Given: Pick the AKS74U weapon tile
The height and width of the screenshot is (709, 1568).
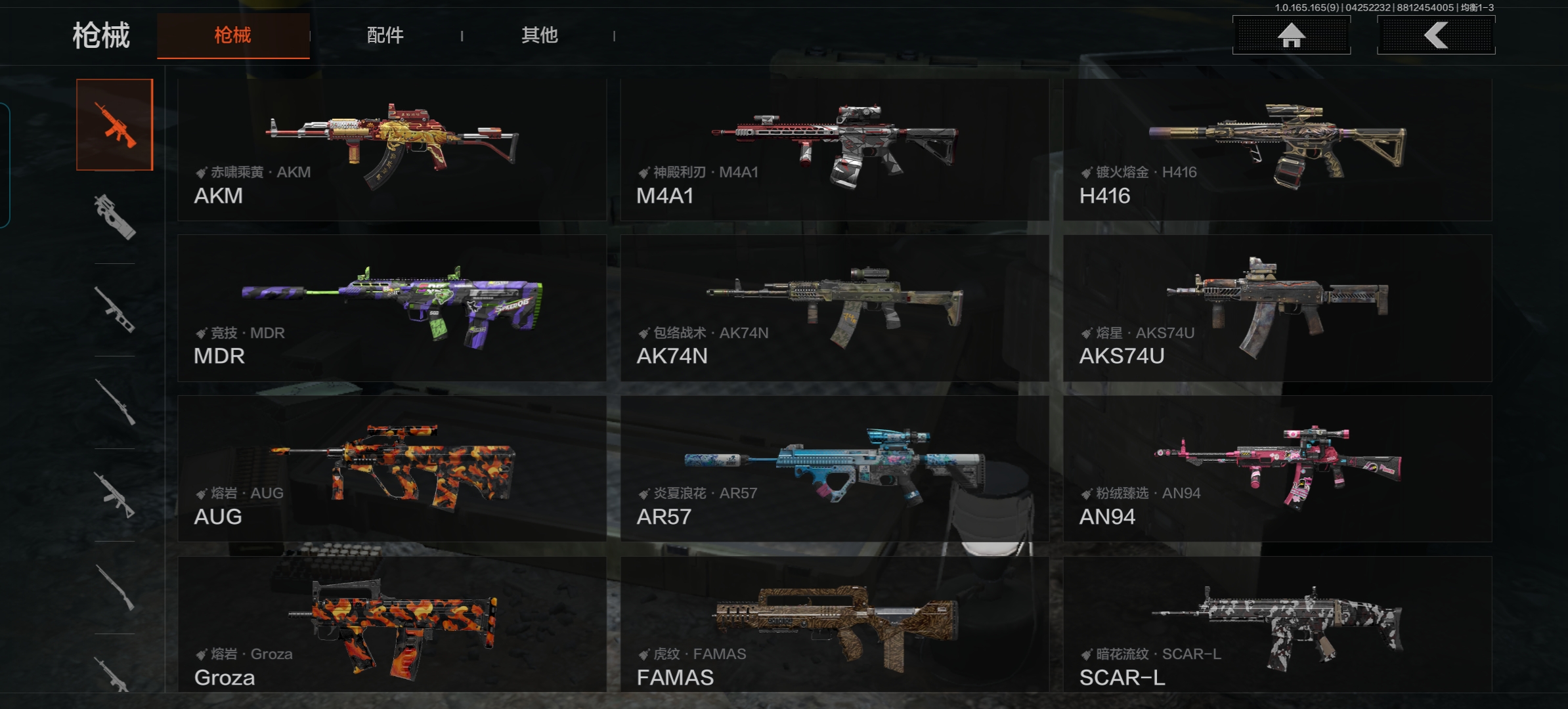Looking at the screenshot, I should [1277, 308].
